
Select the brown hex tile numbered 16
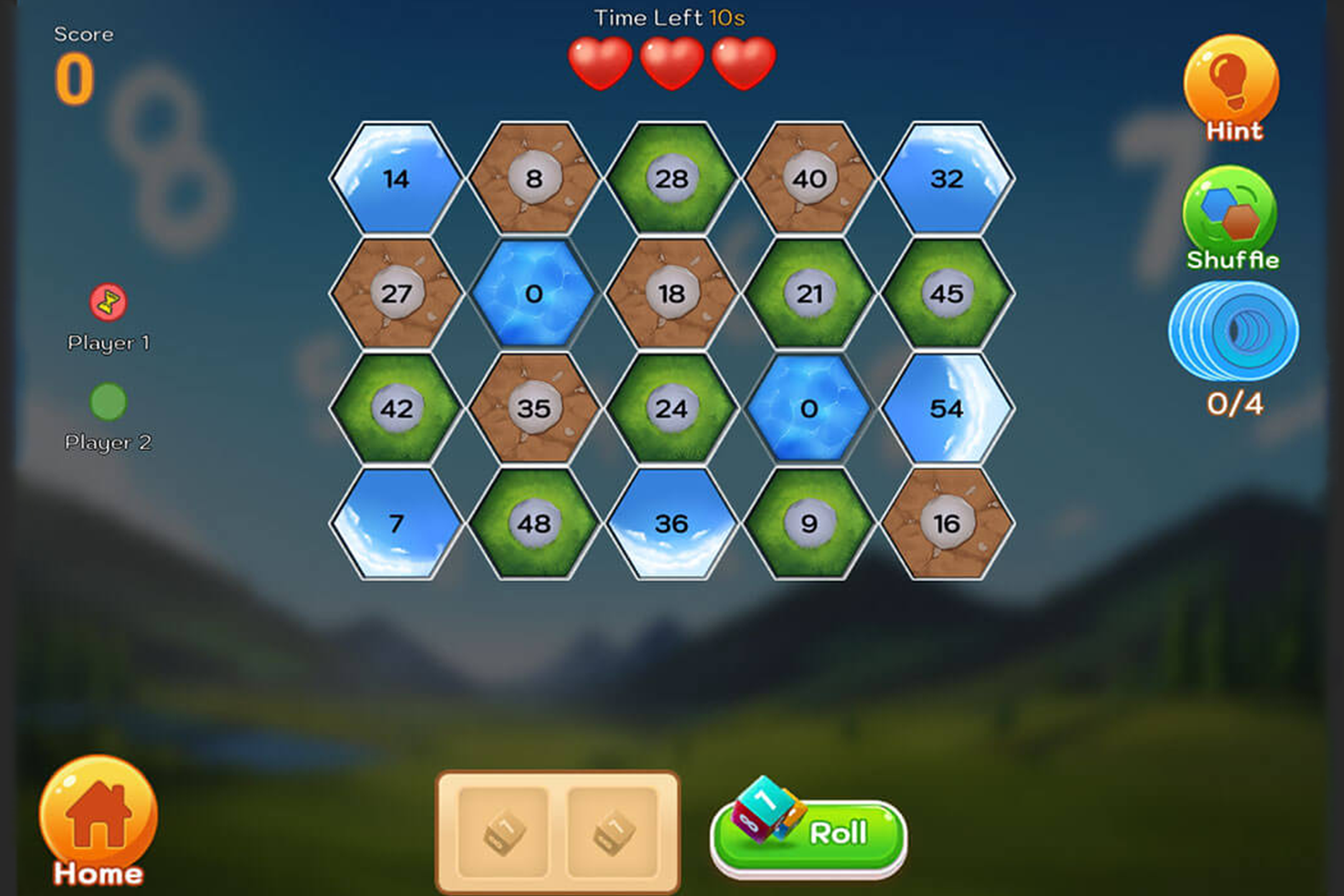pyautogui.click(x=946, y=524)
